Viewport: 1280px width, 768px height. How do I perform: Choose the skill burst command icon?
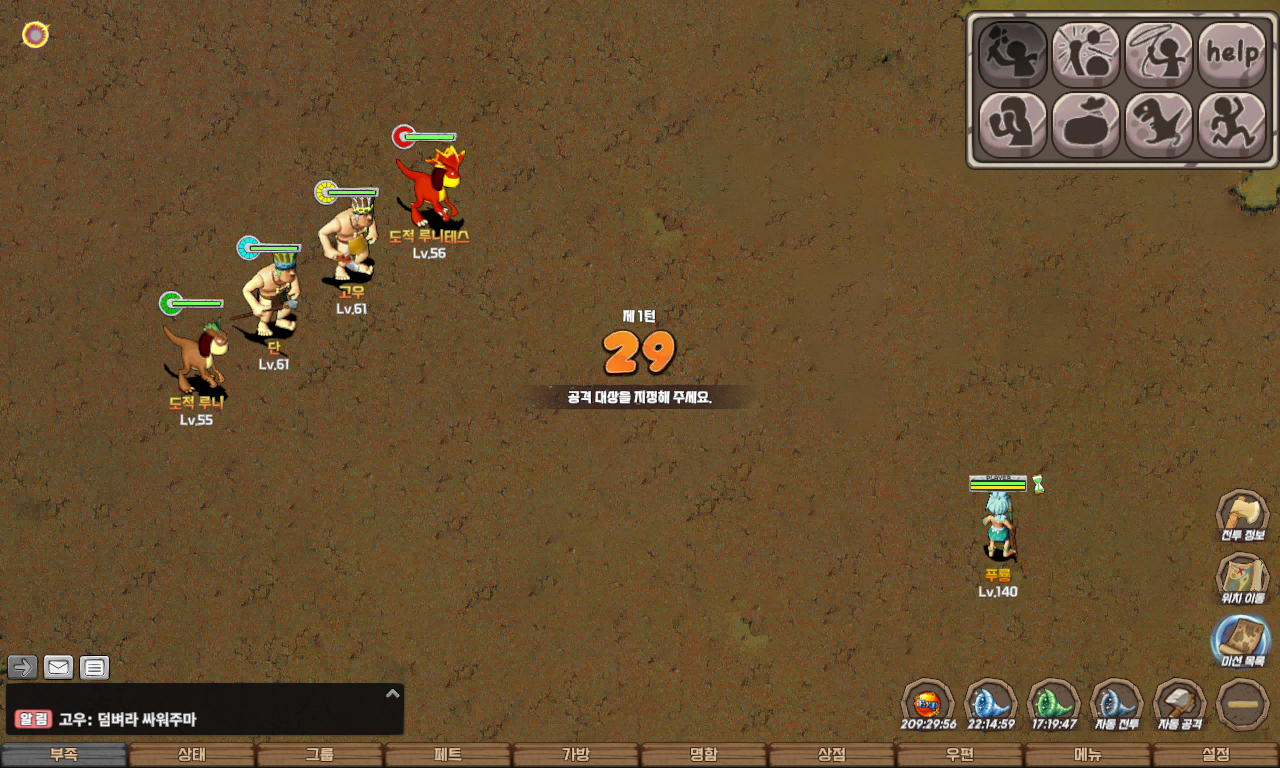[1085, 54]
